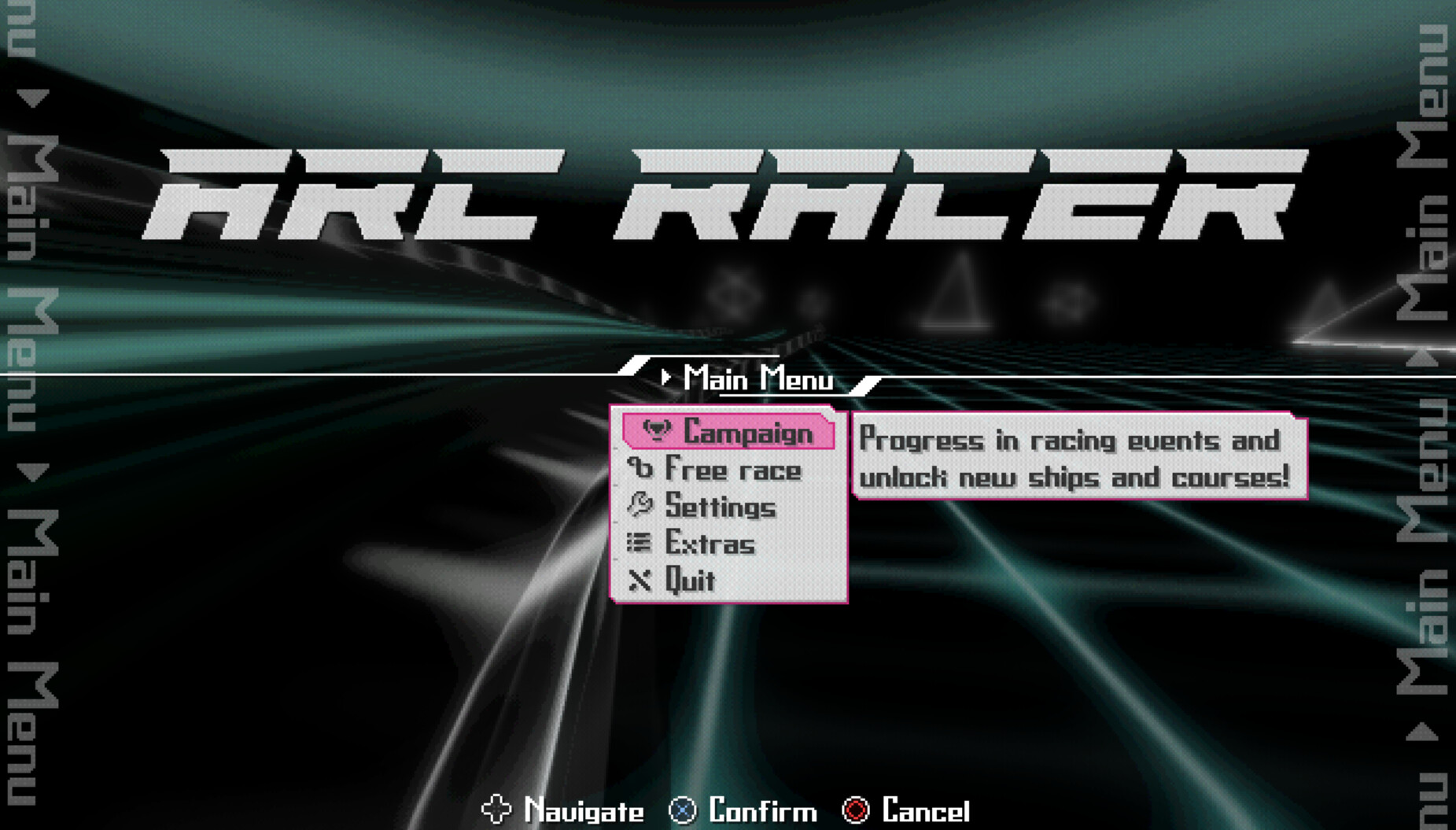Click the red Circle Cancel button icon
Screen dimensions: 1456x830
point(857,810)
